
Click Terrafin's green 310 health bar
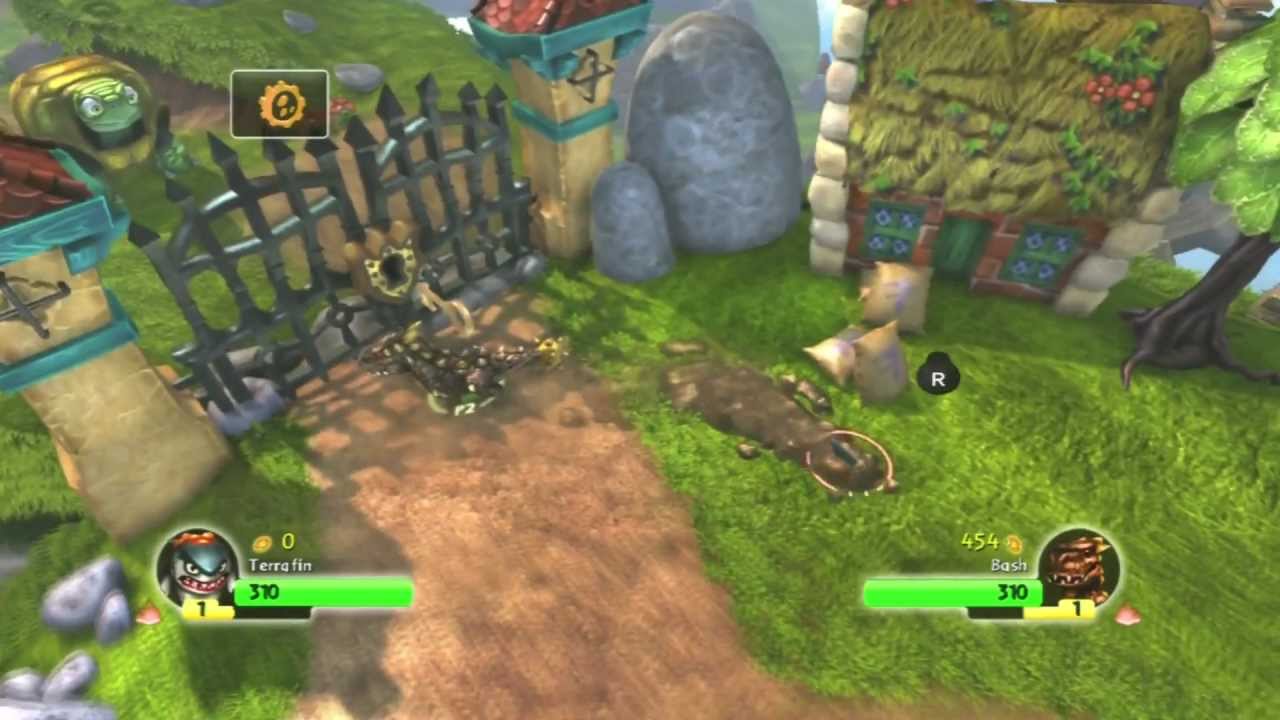320,592
